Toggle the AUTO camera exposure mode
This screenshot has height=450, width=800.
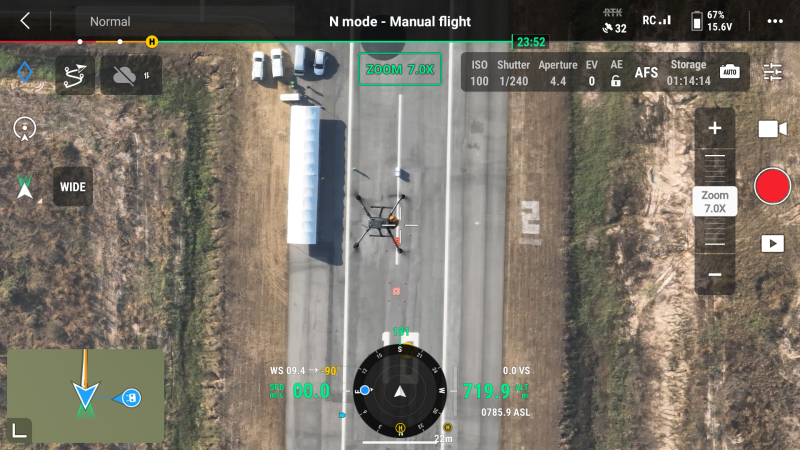729,72
